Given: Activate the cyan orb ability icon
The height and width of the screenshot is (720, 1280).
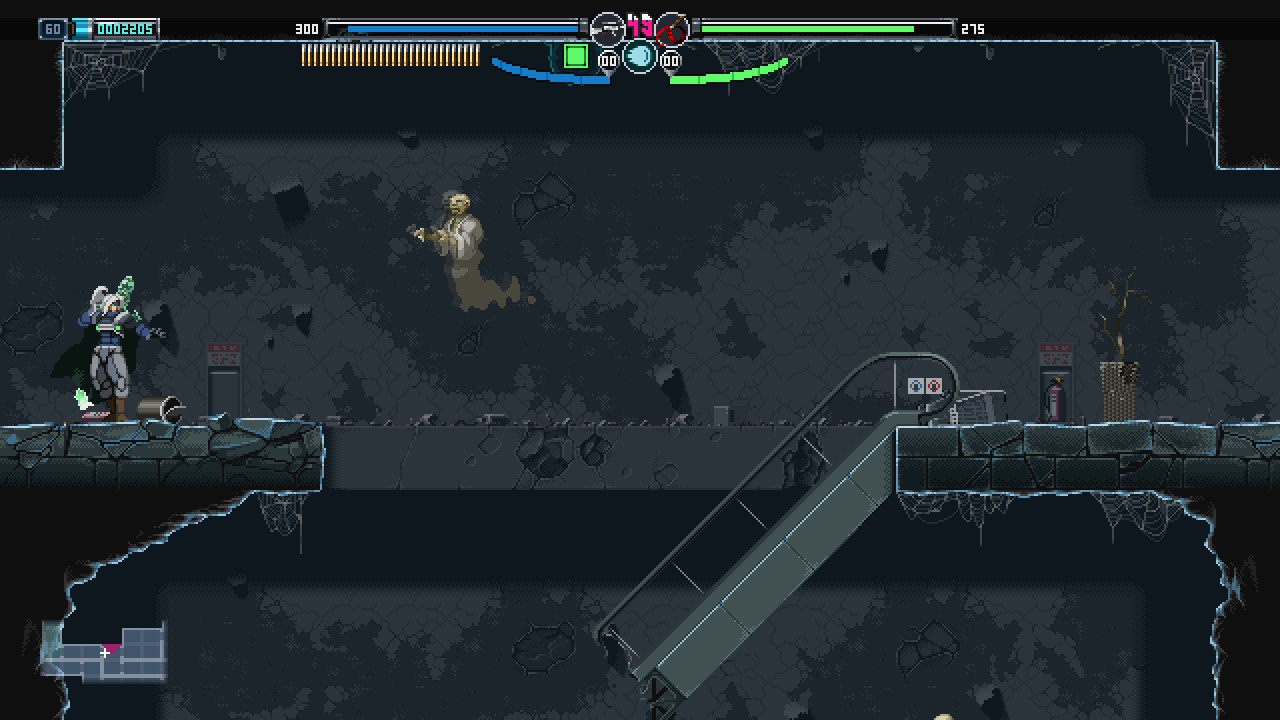Looking at the screenshot, I should [x=640, y=57].
